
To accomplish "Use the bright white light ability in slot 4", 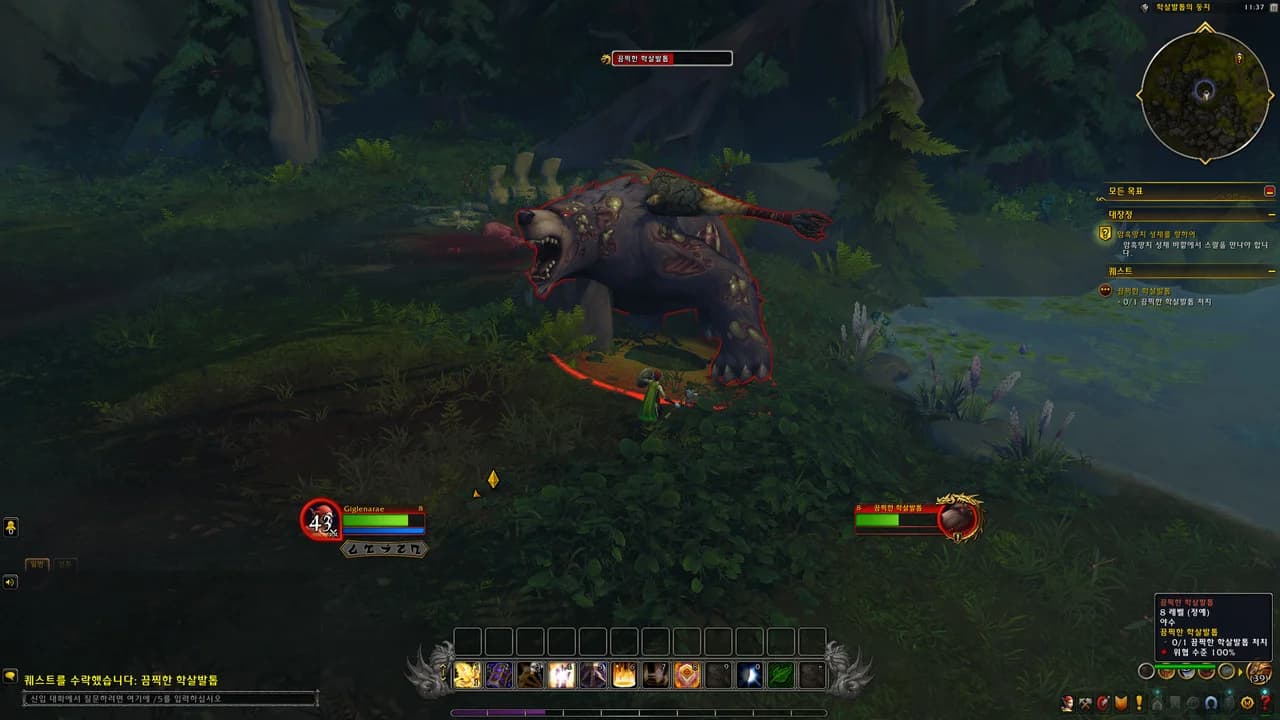I will [562, 676].
